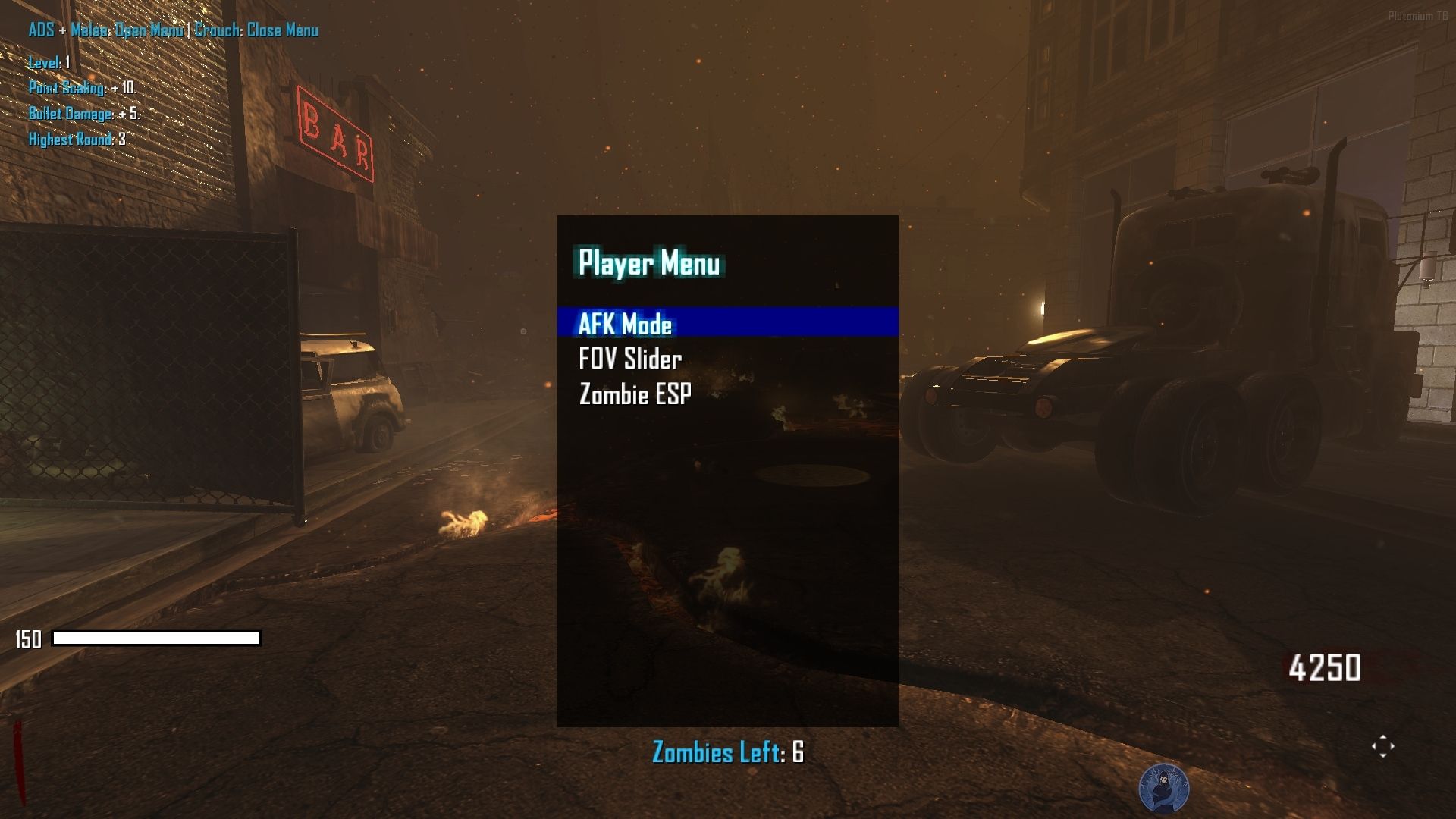Click the D-pad indicator icon
This screenshot has width=1456, height=819.
click(x=1382, y=746)
